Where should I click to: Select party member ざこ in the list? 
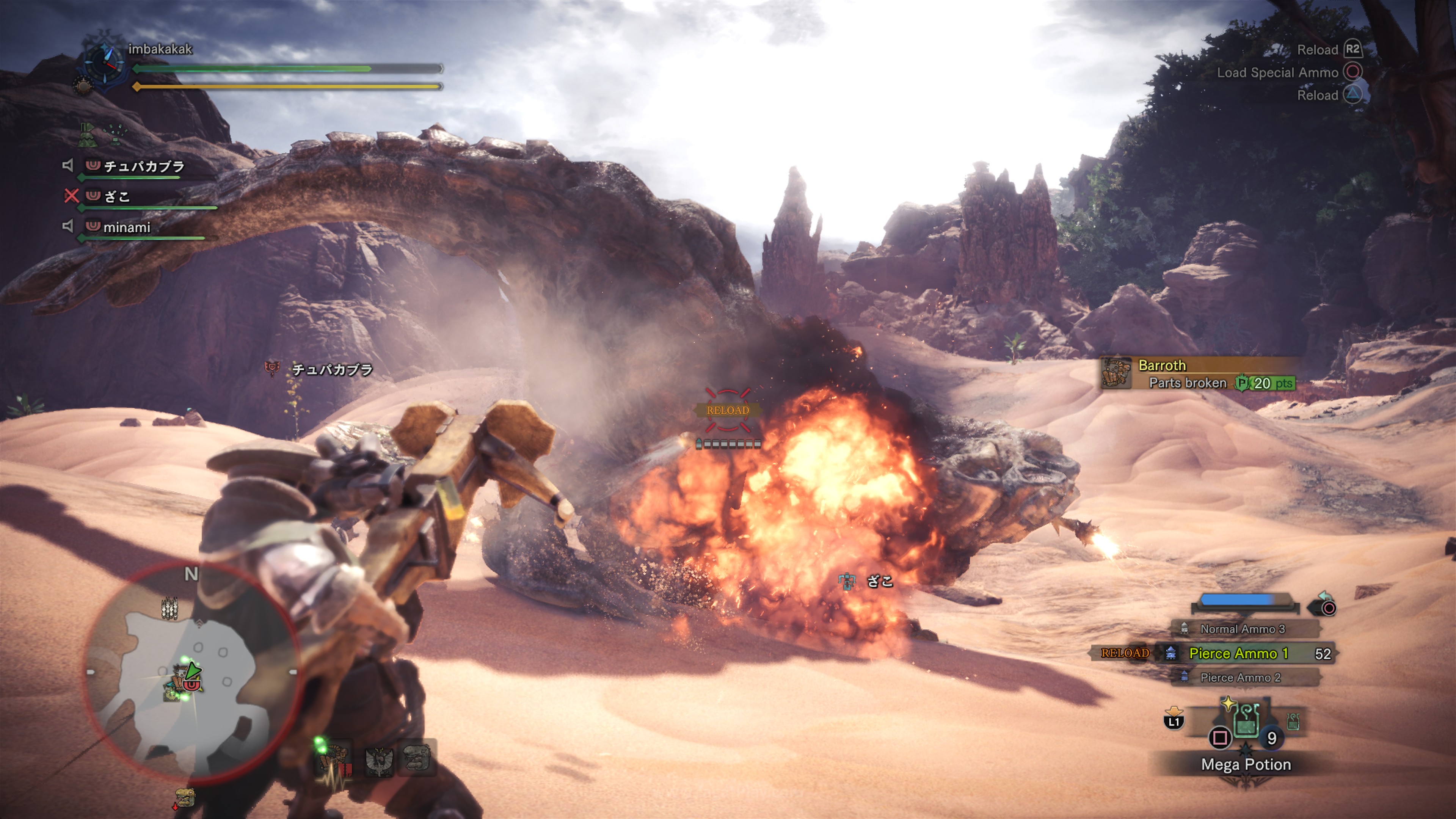[117, 197]
